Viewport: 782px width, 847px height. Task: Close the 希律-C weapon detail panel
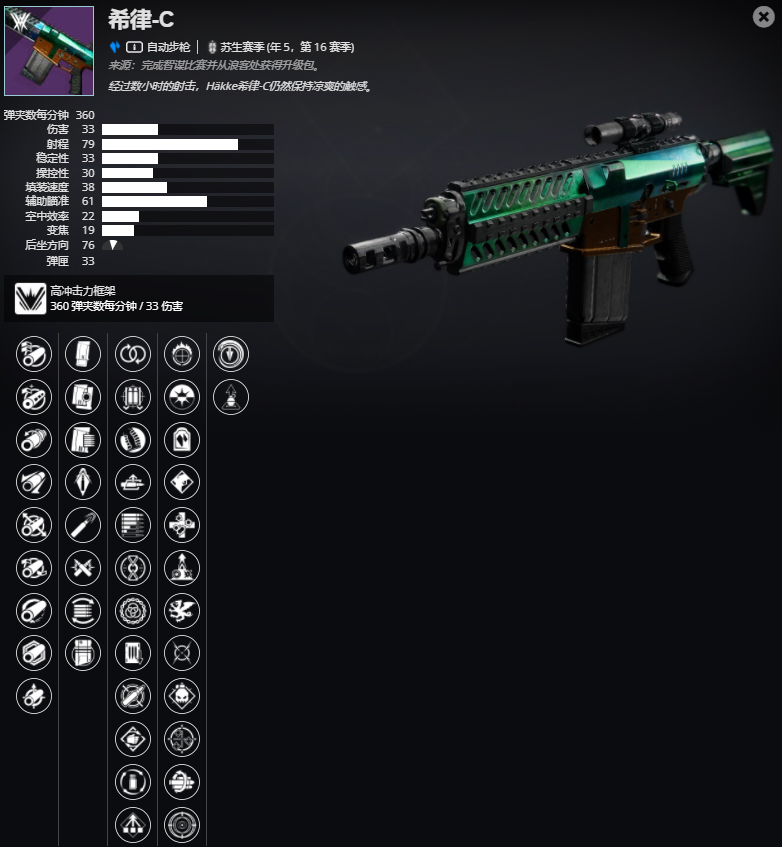coord(763,16)
